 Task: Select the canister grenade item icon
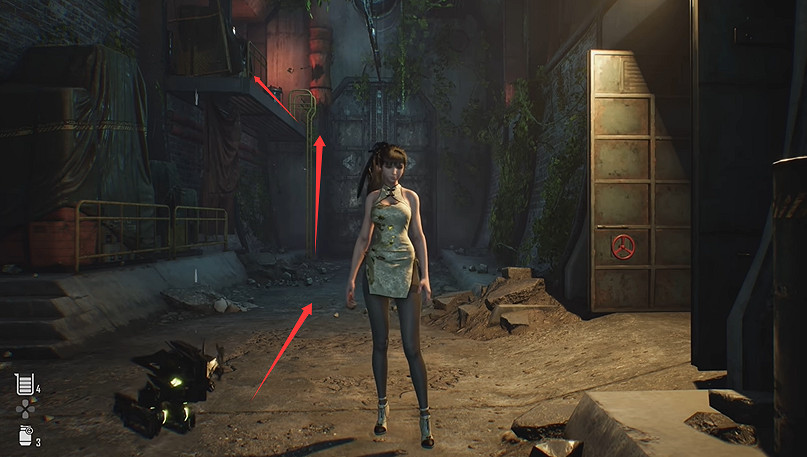click(24, 435)
